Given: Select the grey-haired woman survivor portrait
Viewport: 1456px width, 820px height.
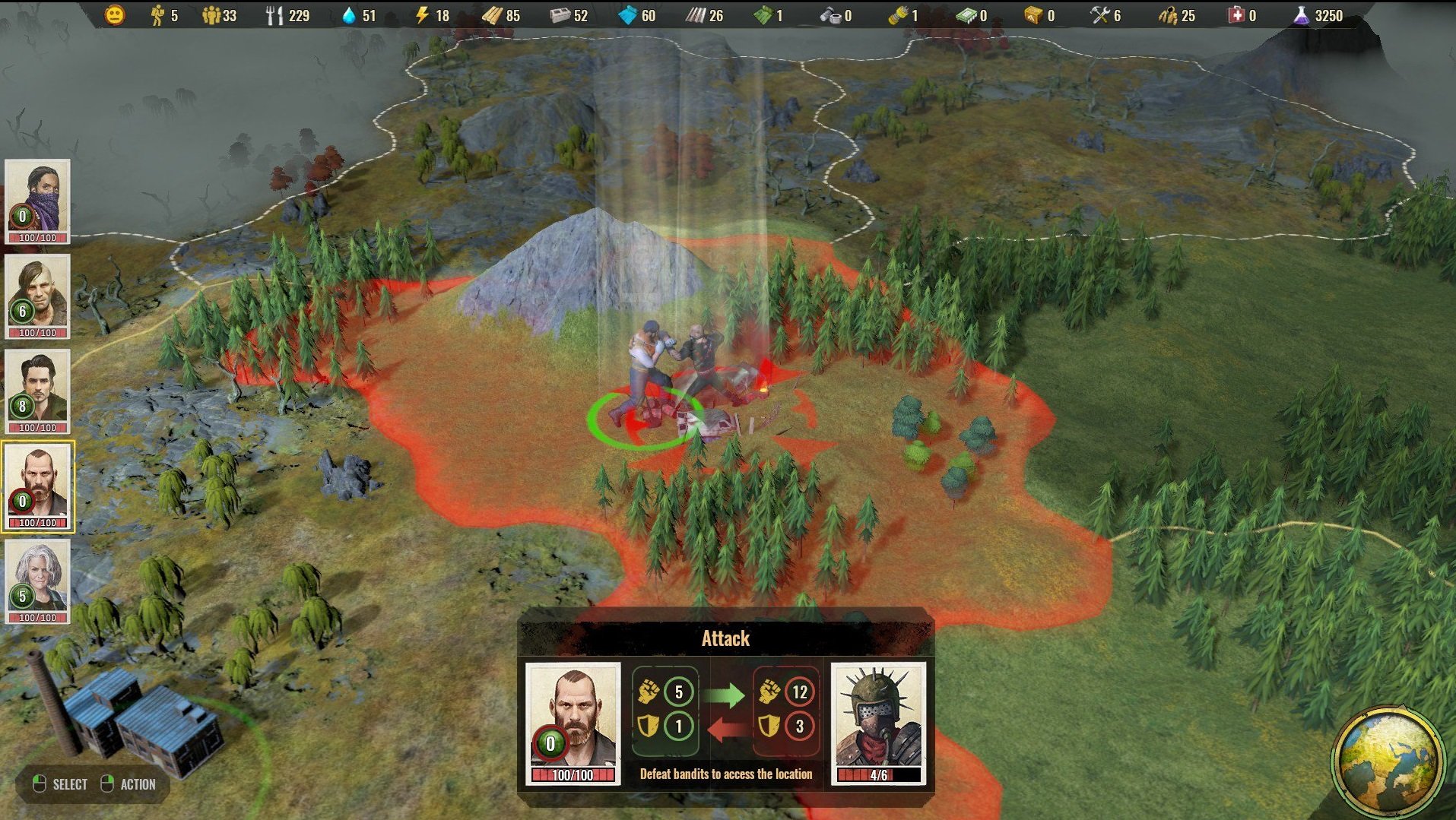Looking at the screenshot, I should 37,581.
